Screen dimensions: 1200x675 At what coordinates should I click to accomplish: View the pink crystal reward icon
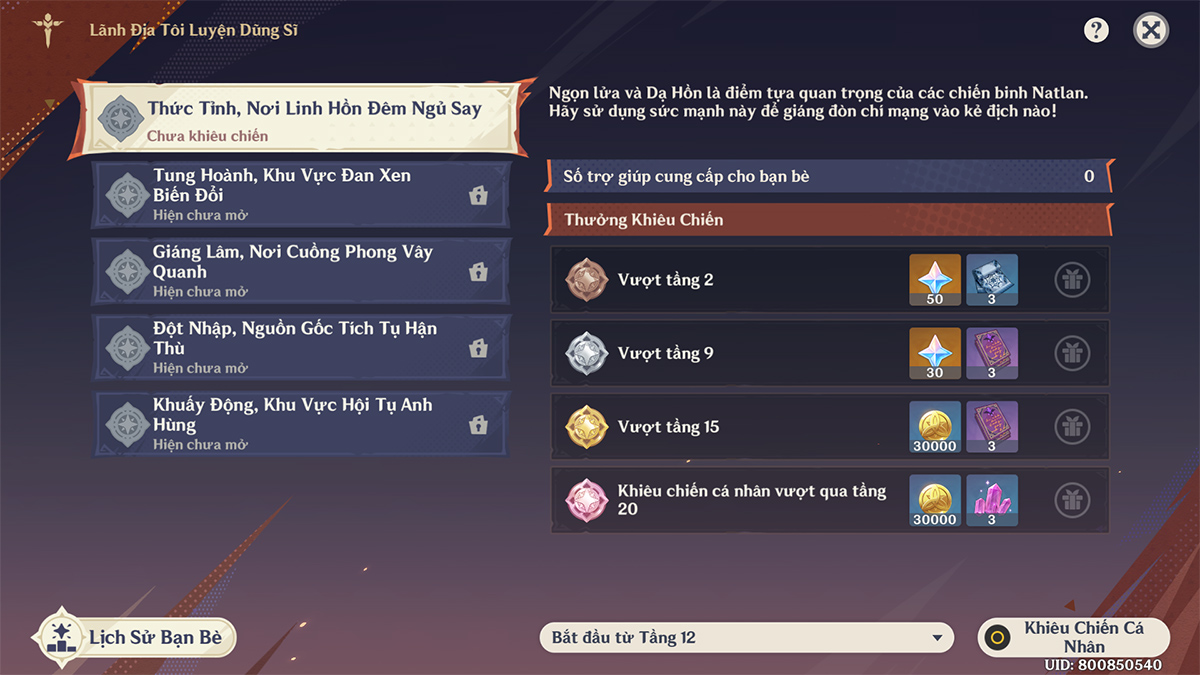point(992,500)
